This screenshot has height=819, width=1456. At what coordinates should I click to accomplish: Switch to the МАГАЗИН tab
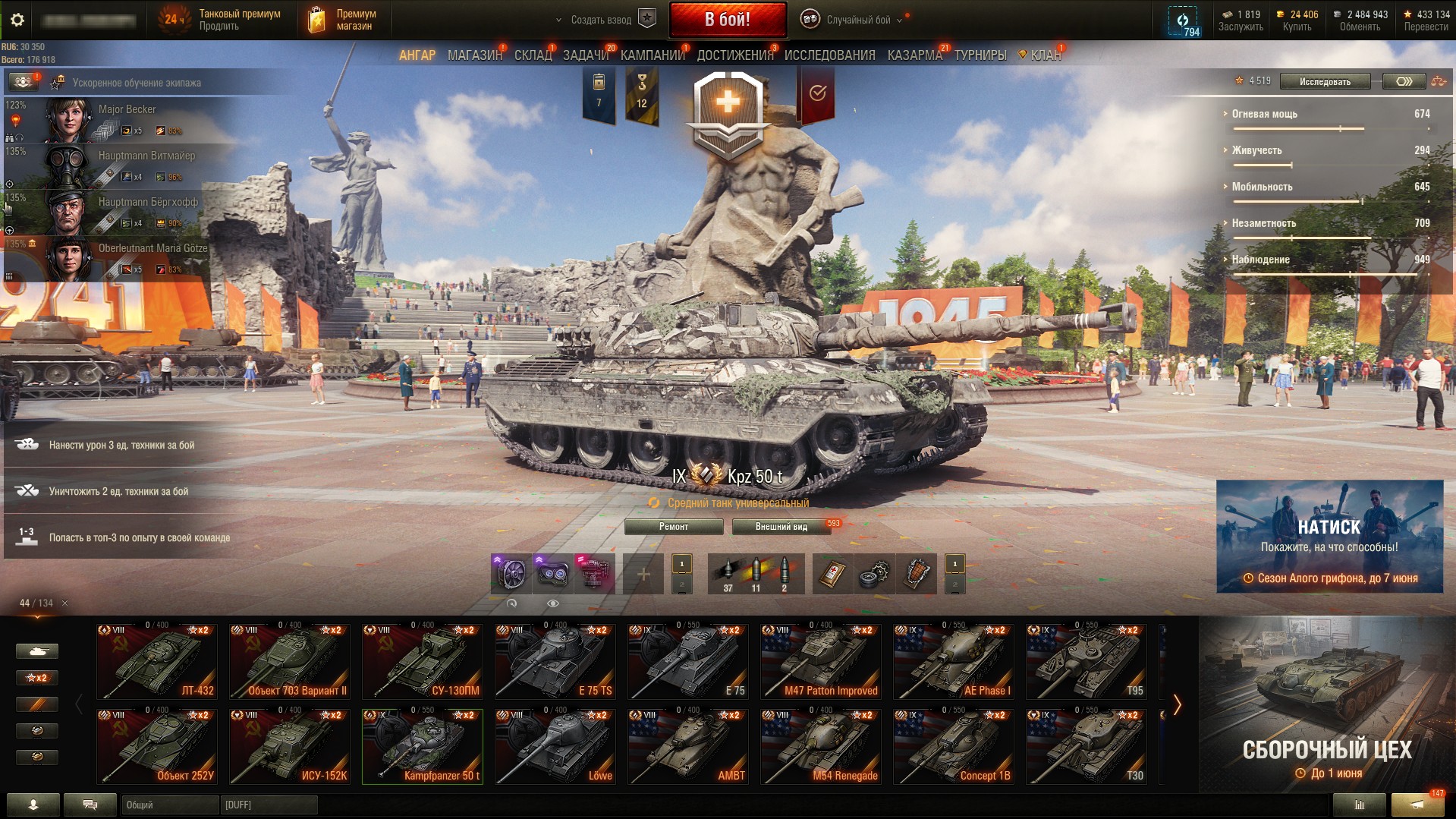[474, 55]
